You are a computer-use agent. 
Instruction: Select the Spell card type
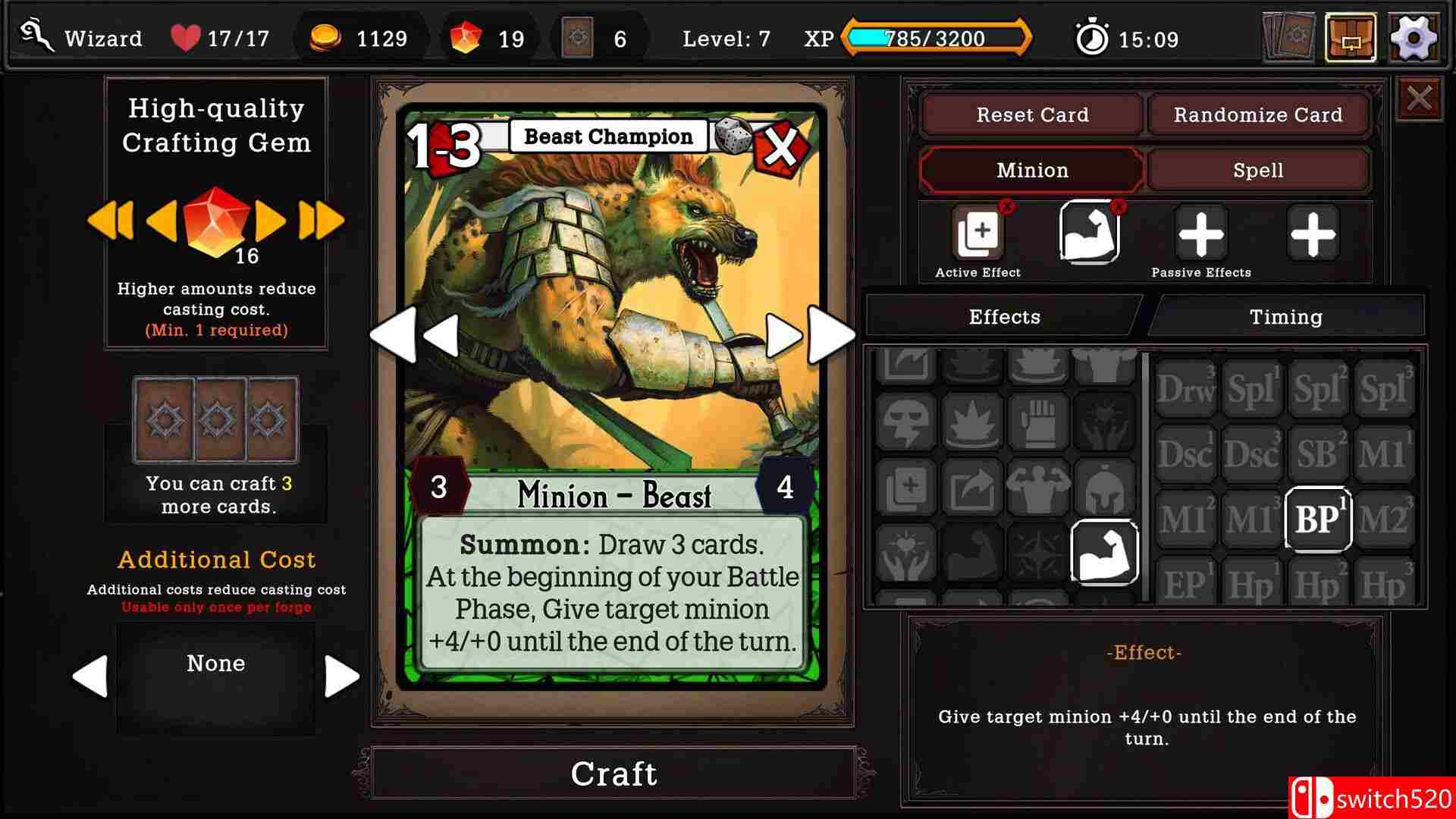coord(1258,170)
